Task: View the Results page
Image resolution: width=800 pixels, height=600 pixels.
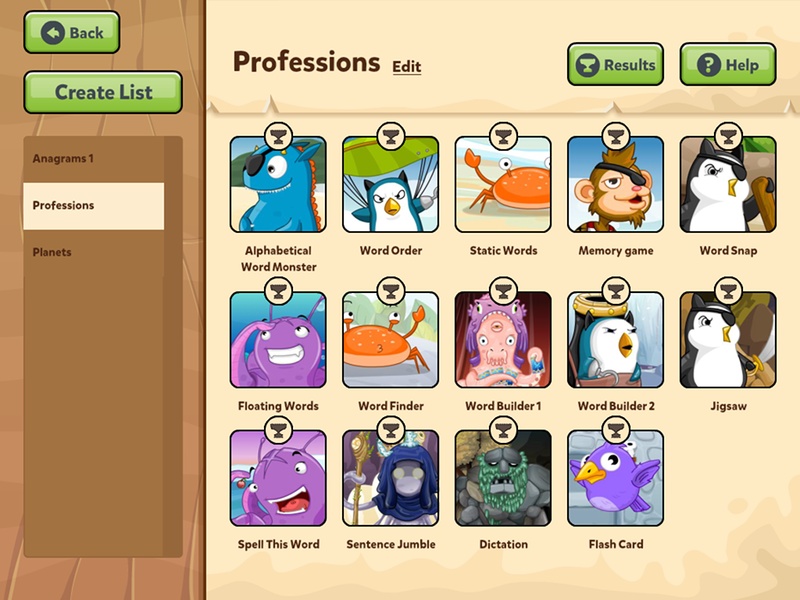Action: [616, 65]
